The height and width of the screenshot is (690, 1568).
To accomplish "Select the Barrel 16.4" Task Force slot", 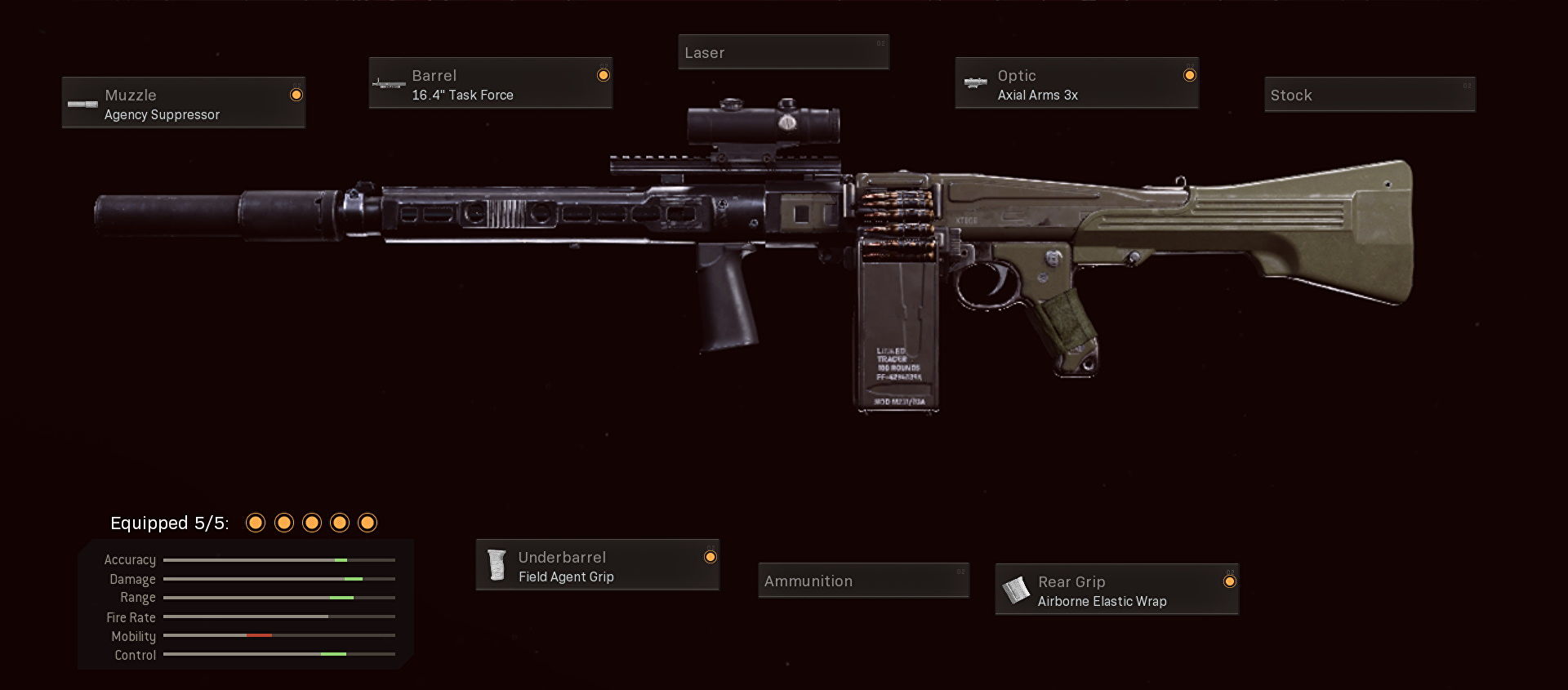I will pyautogui.click(x=490, y=83).
